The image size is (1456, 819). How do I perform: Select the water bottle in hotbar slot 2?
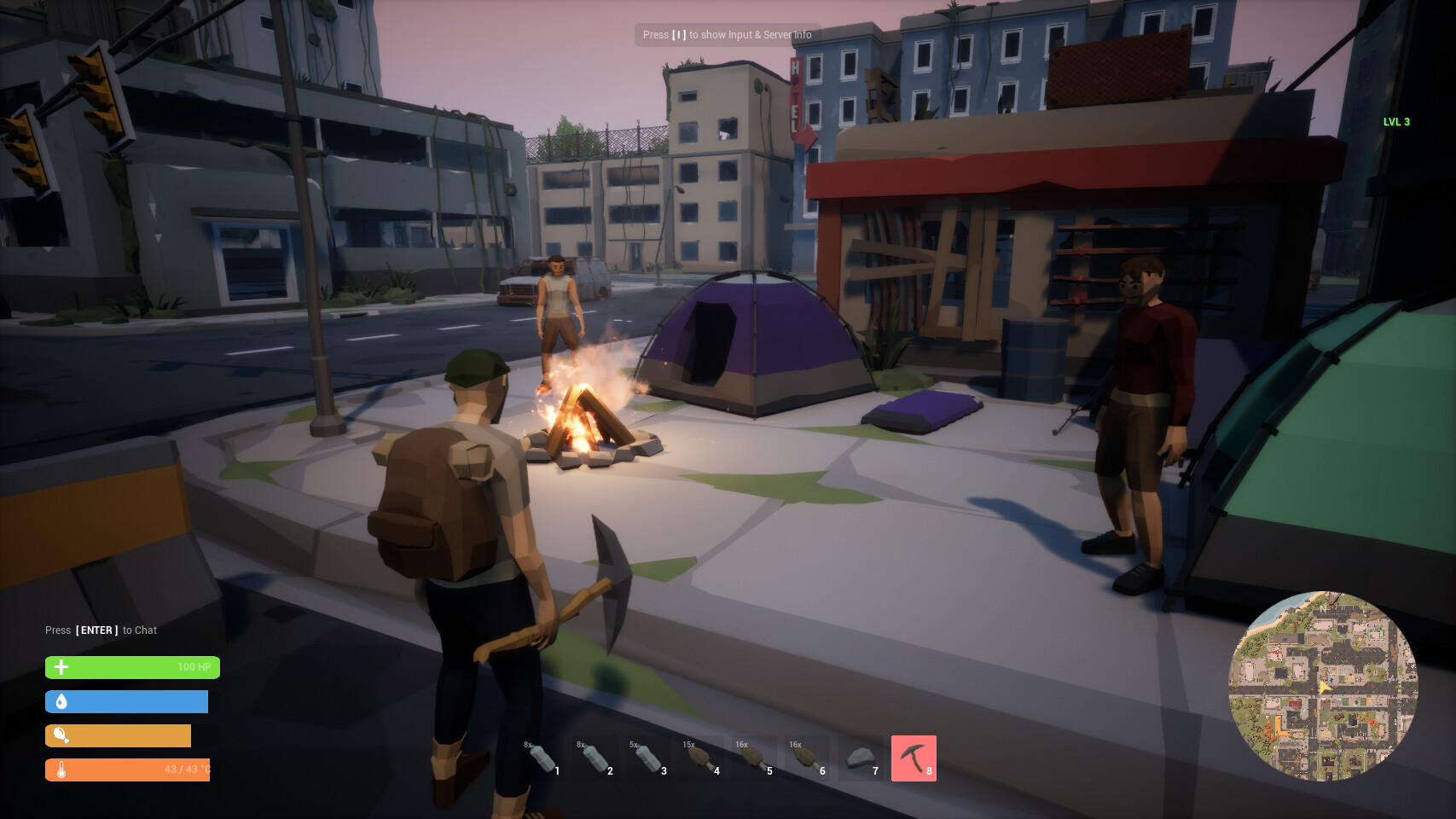coord(596,758)
